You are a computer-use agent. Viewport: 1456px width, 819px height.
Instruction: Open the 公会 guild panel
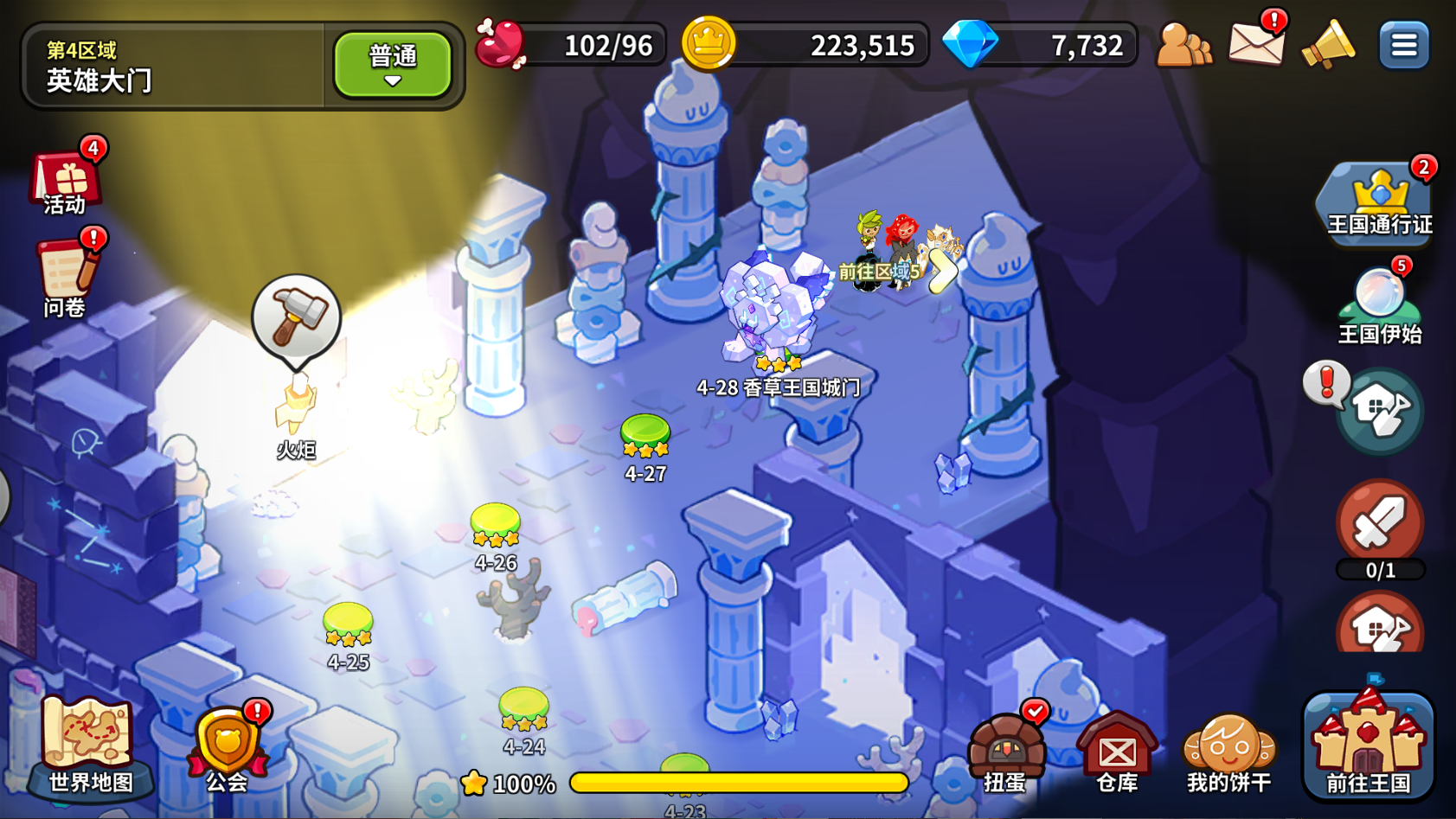coord(225,745)
